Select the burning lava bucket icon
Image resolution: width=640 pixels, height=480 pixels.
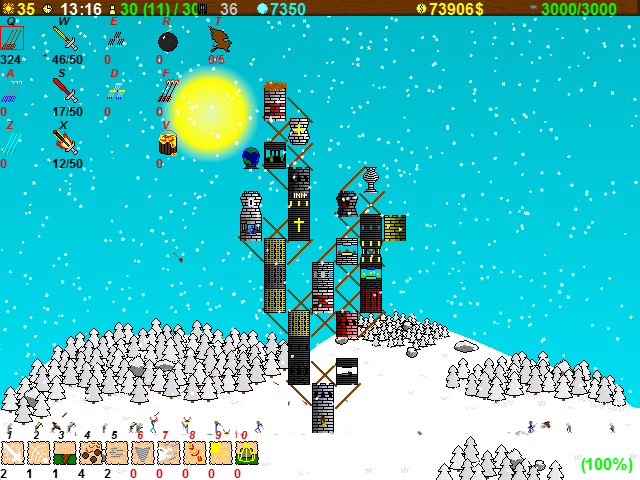pyautogui.click(x=167, y=143)
